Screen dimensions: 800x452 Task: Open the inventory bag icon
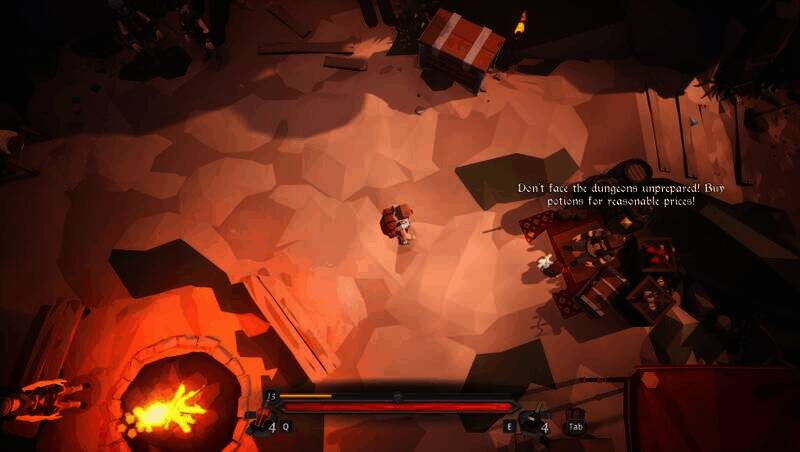click(x=575, y=416)
